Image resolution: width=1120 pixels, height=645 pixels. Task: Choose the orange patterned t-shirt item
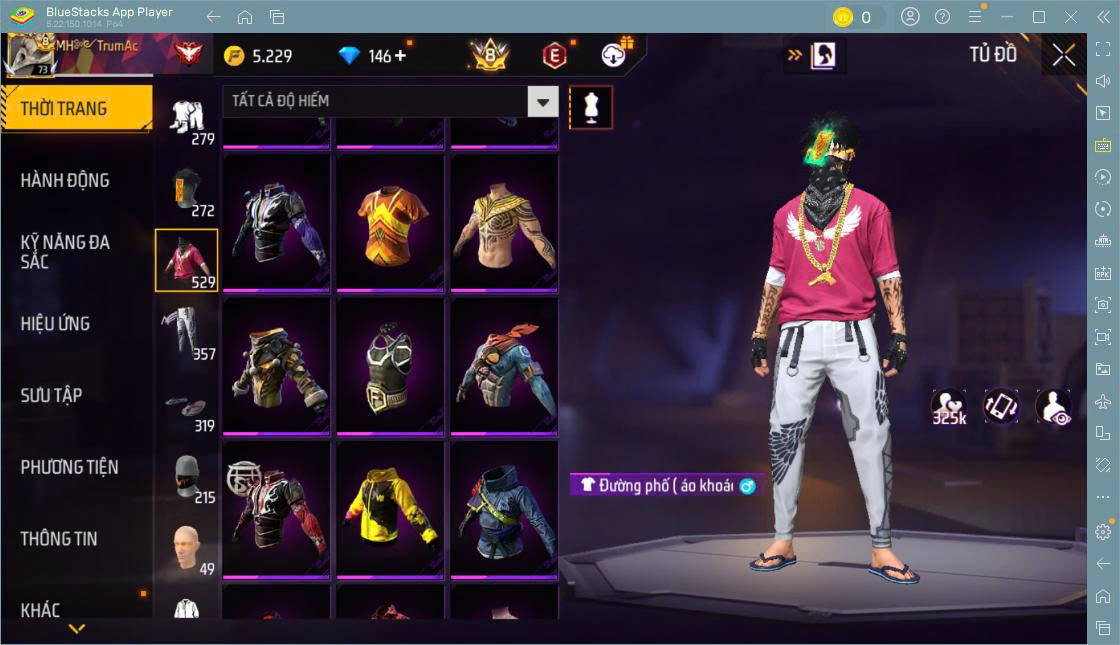(x=390, y=223)
